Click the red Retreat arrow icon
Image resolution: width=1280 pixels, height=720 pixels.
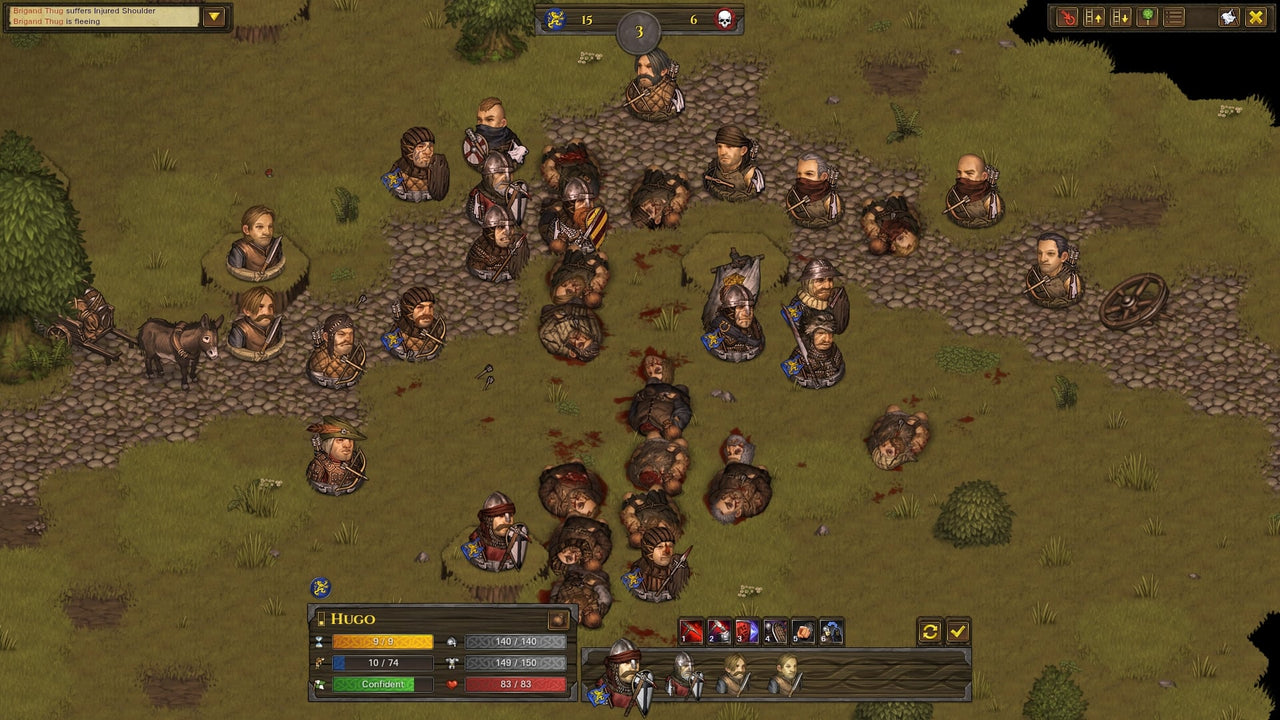point(1067,16)
